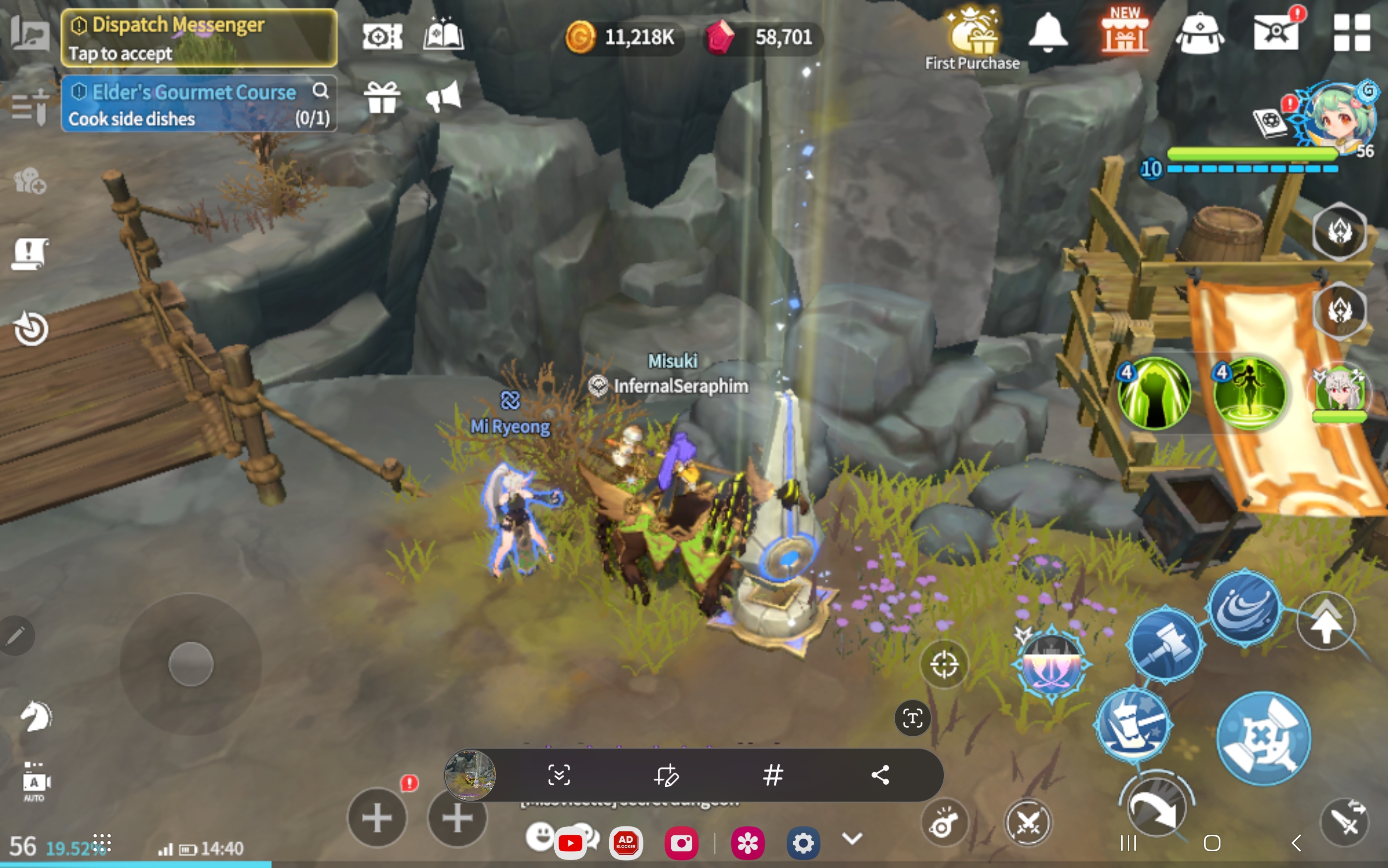
Task: Open the mailbox envelope
Action: click(x=1276, y=32)
